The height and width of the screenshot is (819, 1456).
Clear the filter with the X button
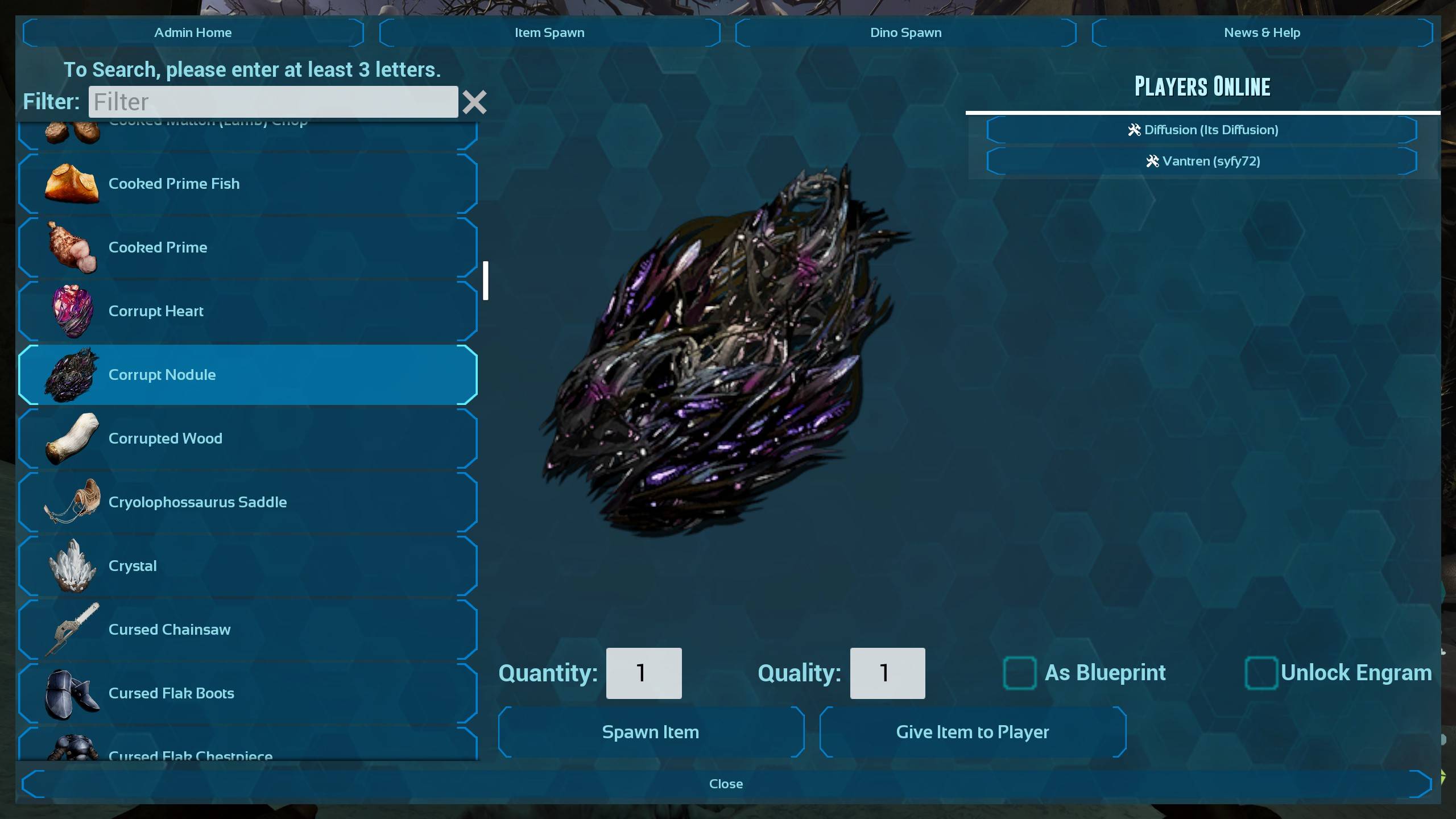tap(474, 102)
